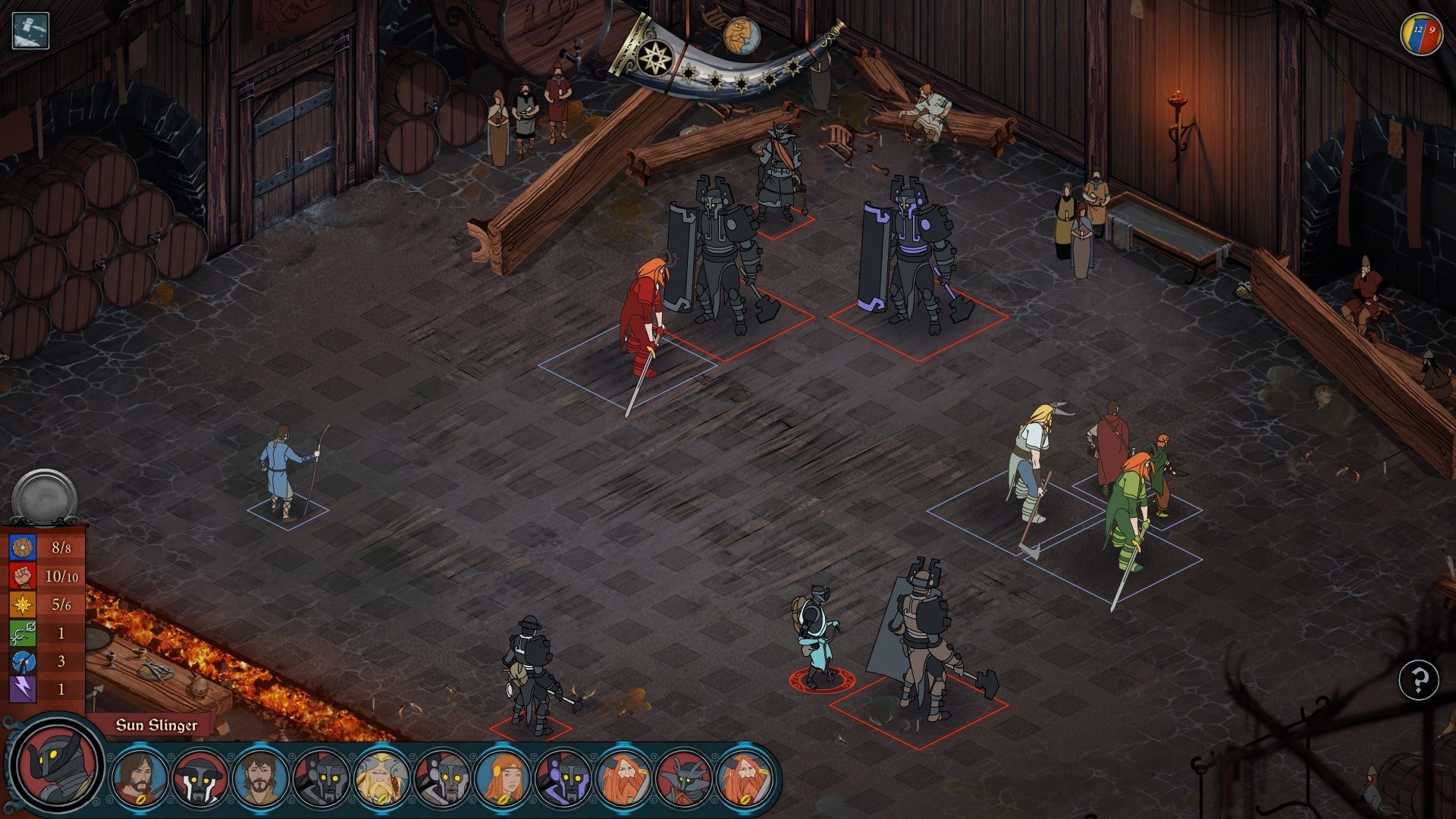Open the hammer options menu icon

(x=30, y=31)
